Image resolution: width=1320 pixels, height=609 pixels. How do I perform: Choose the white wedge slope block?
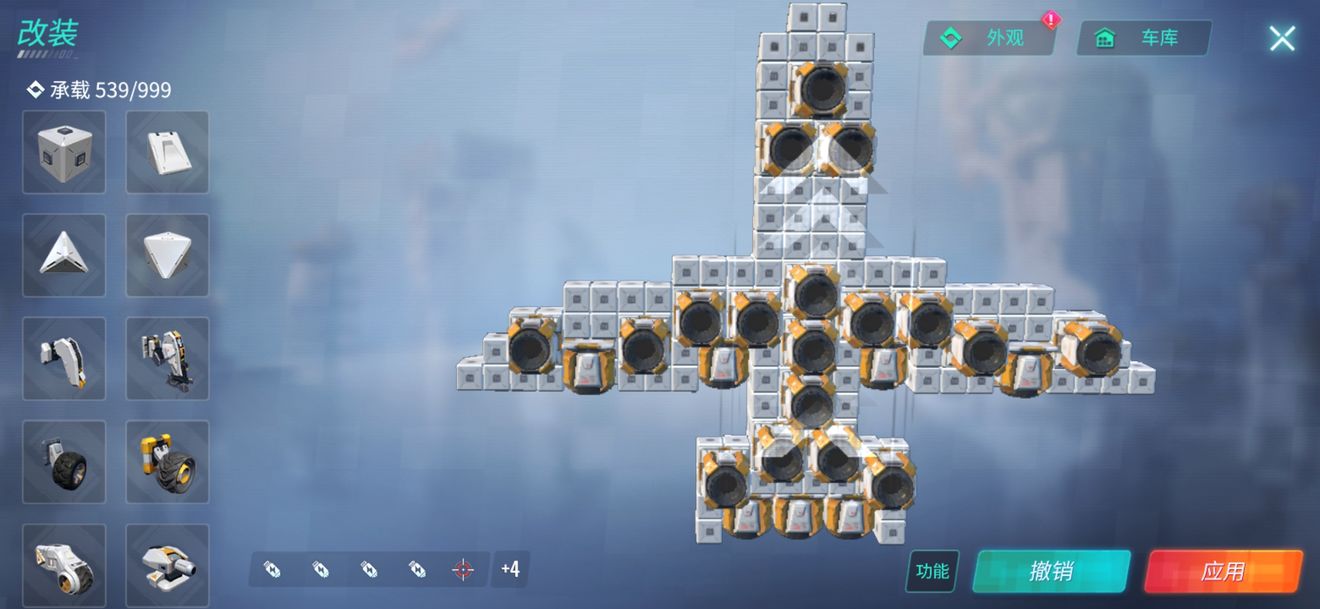167,152
